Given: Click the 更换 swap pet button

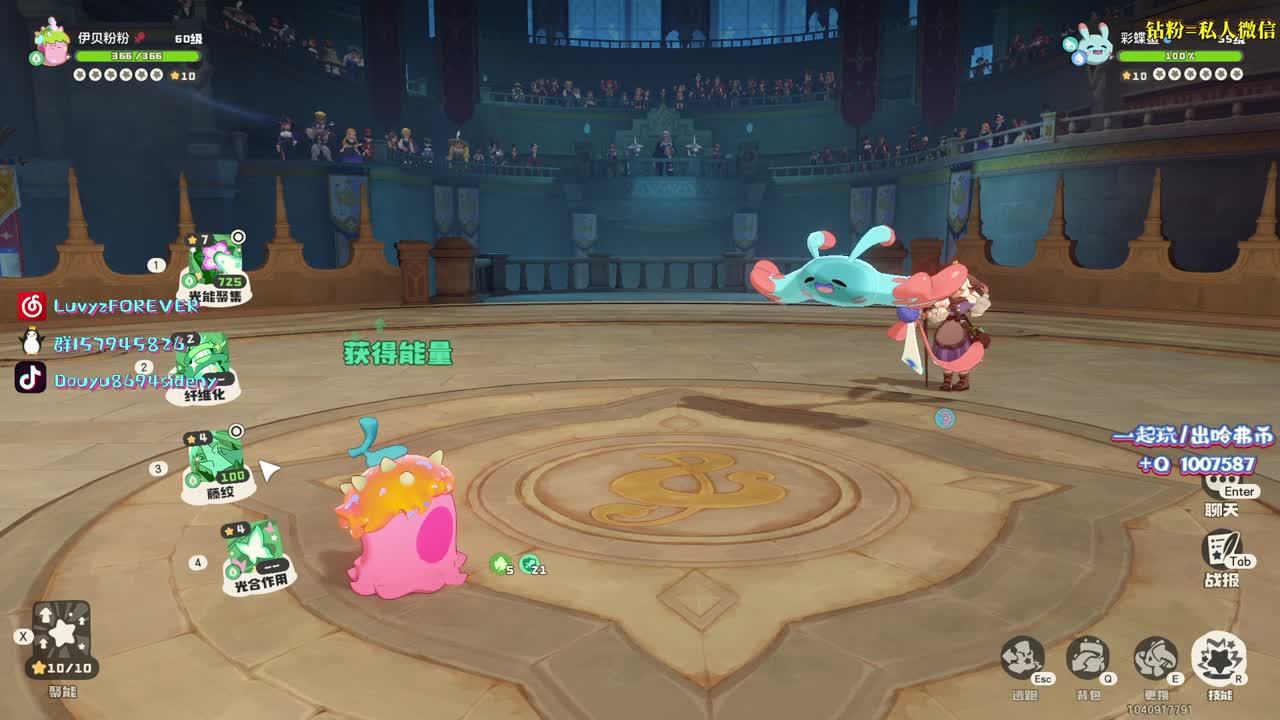Looking at the screenshot, I should (x=1155, y=659).
